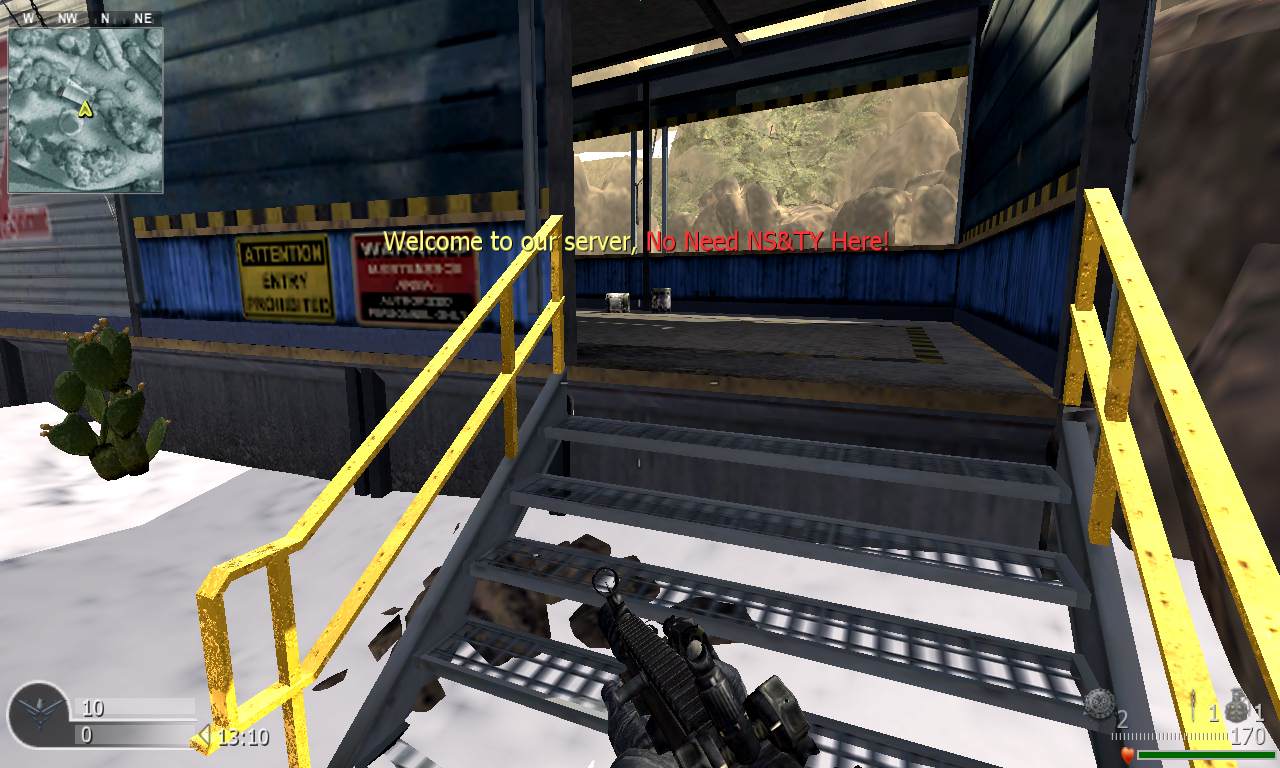Image resolution: width=1280 pixels, height=768 pixels.
Task: Click the compass heading strip above the minimap
Action: (x=85, y=17)
